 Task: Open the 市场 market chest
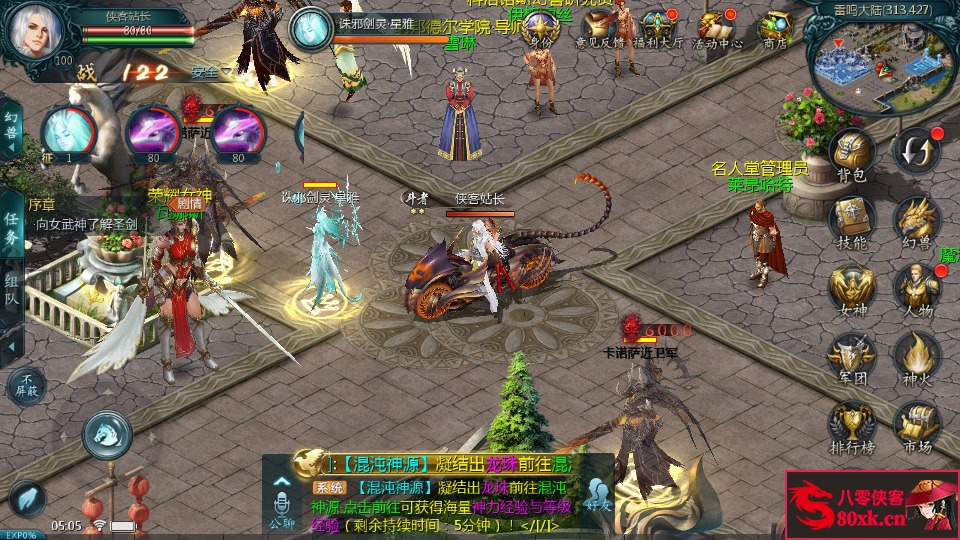(x=915, y=425)
